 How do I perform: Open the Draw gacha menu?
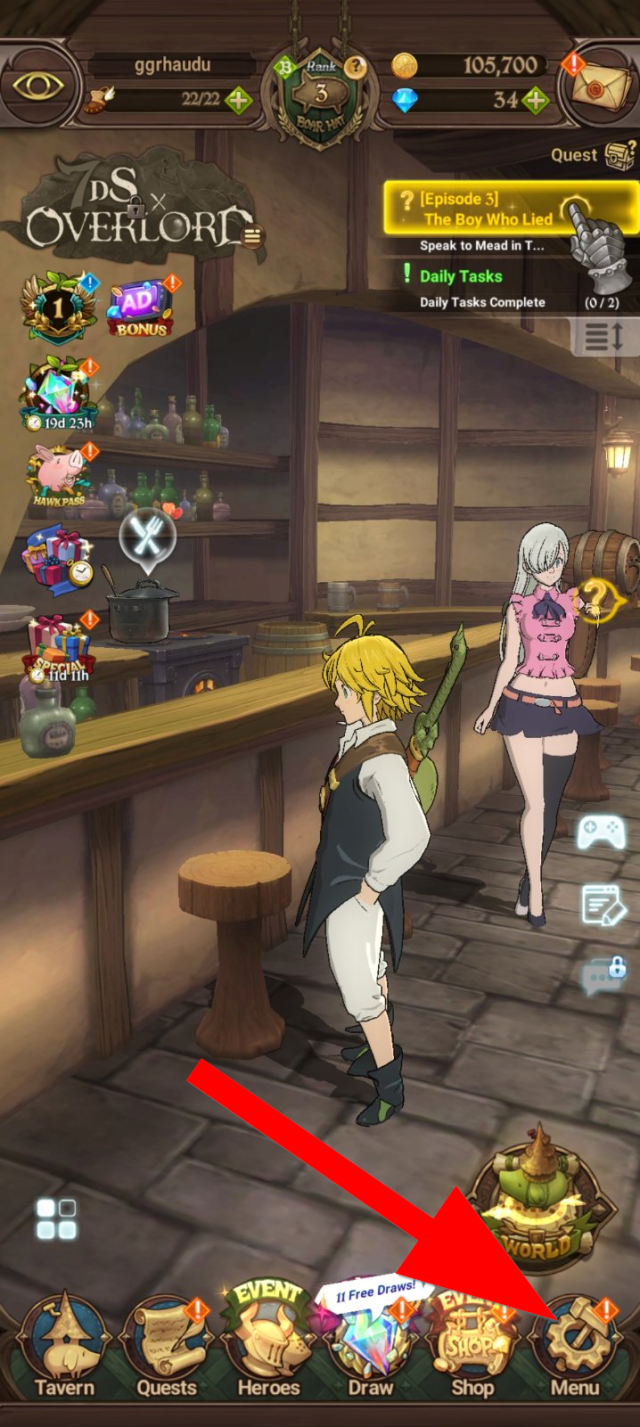(x=370, y=1345)
